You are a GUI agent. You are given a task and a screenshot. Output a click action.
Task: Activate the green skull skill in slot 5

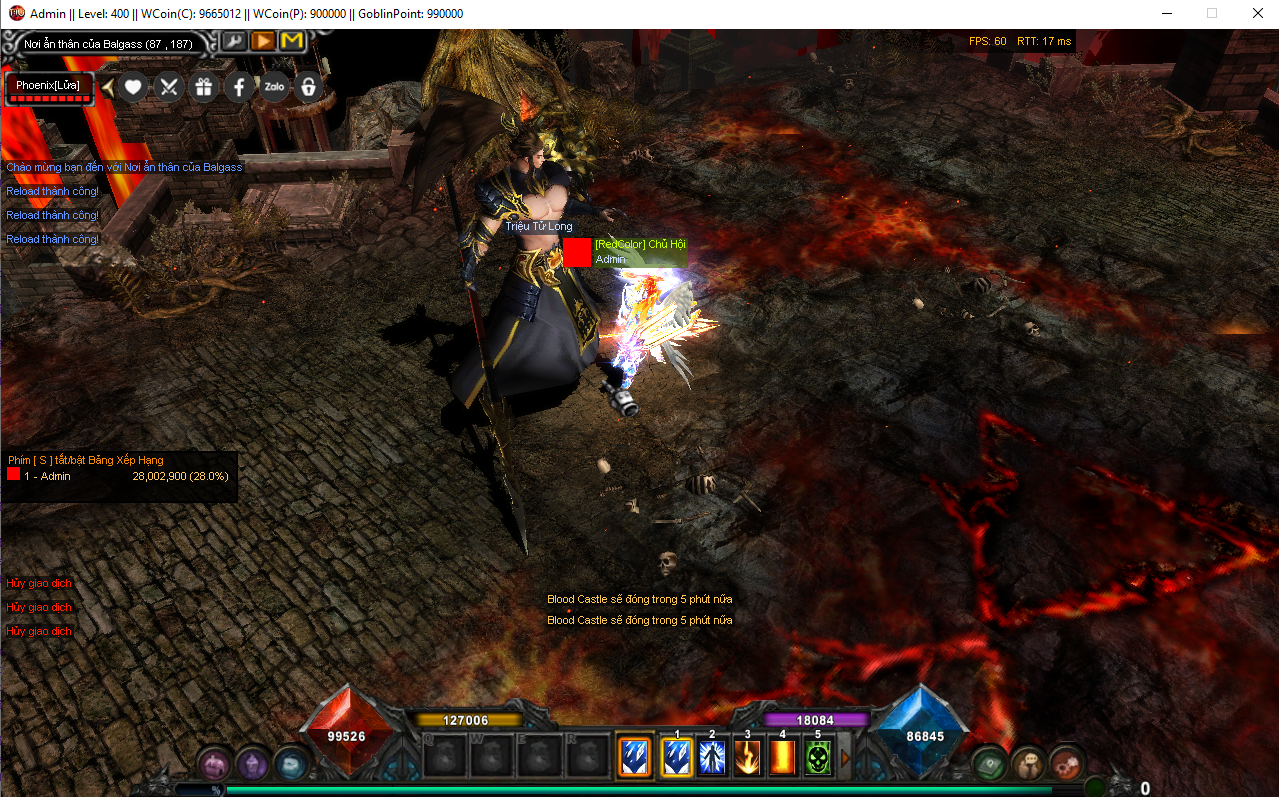[818, 758]
